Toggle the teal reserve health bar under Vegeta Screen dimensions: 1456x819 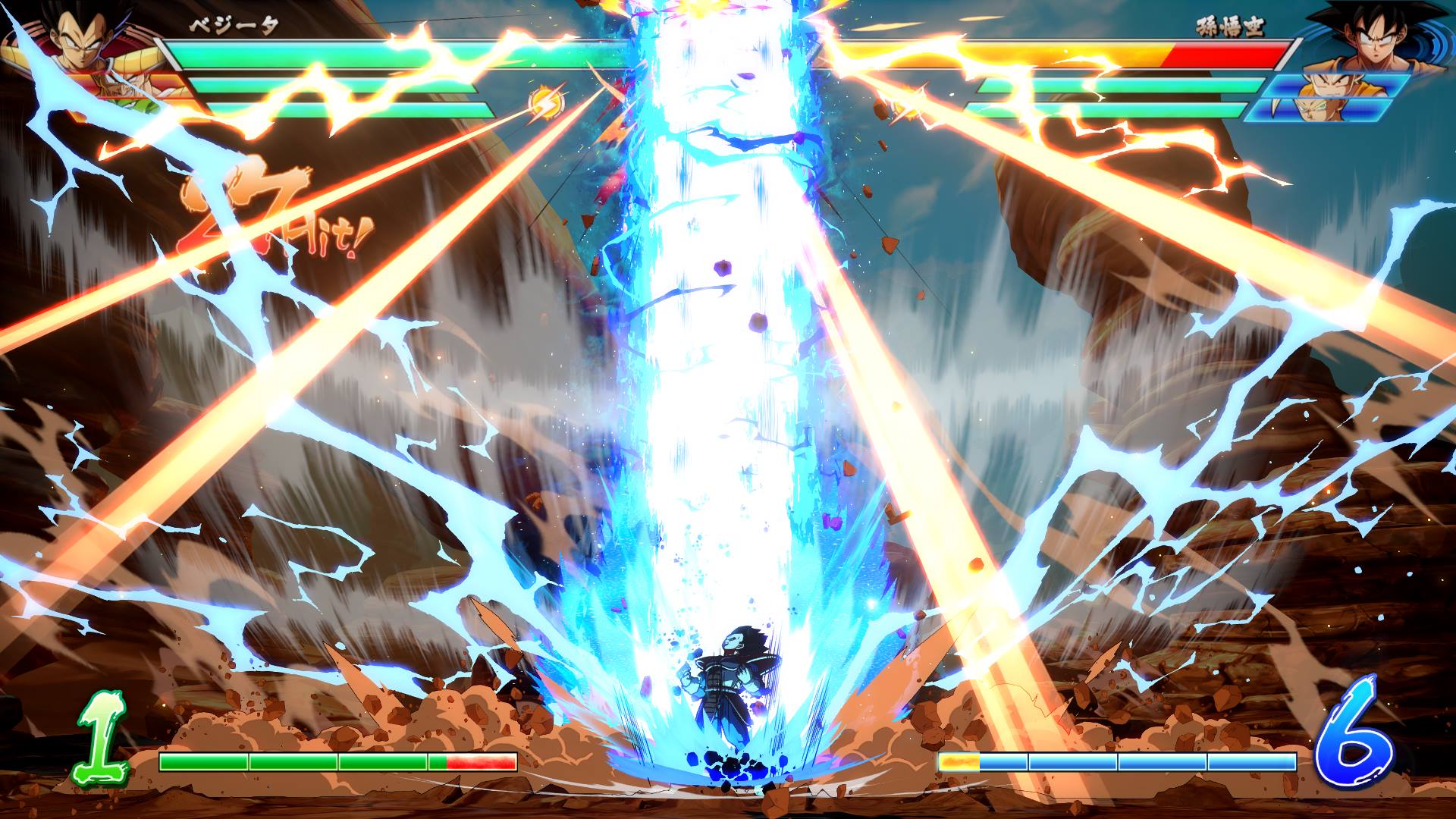pyautogui.click(x=341, y=83)
